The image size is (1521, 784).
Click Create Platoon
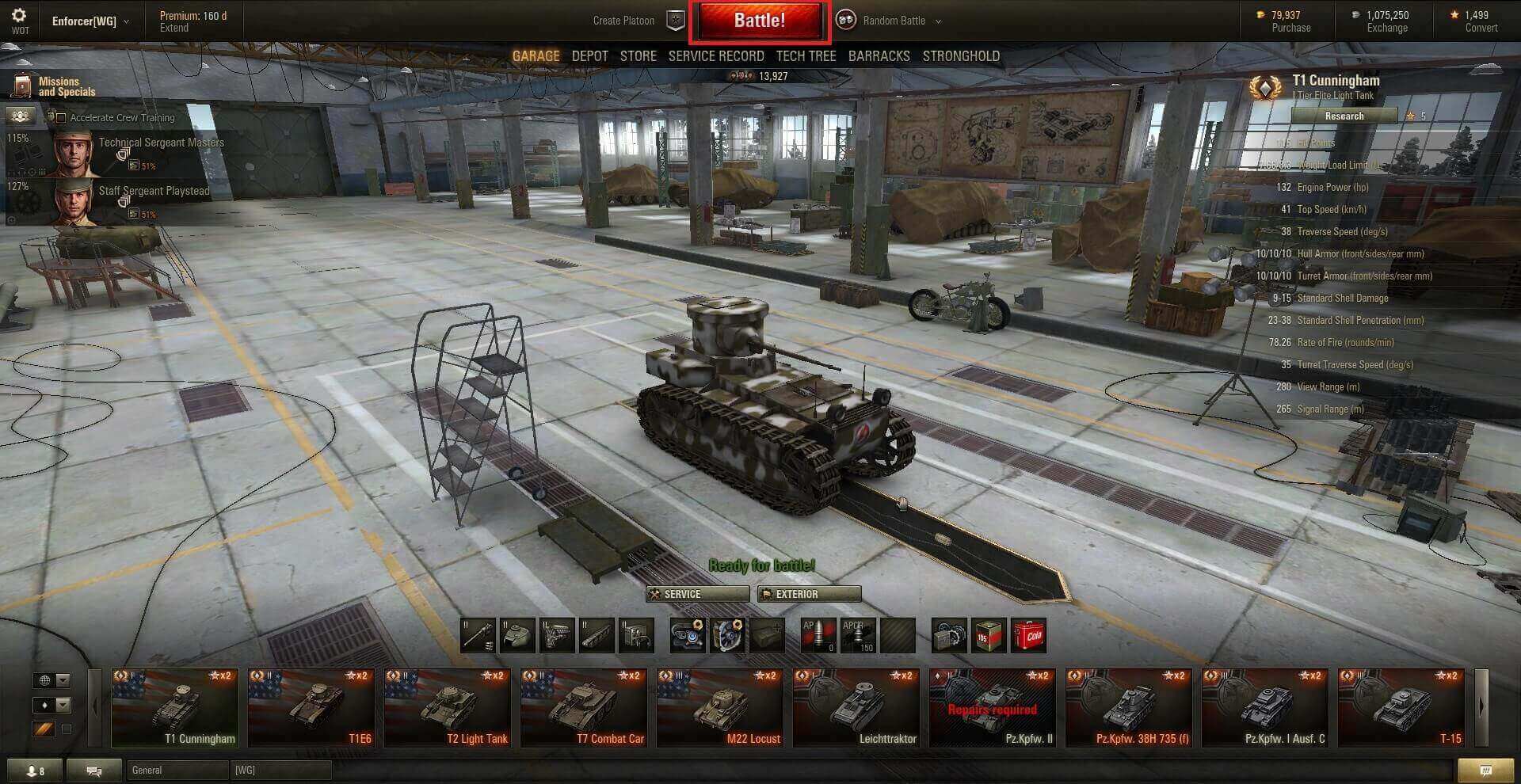tap(624, 21)
